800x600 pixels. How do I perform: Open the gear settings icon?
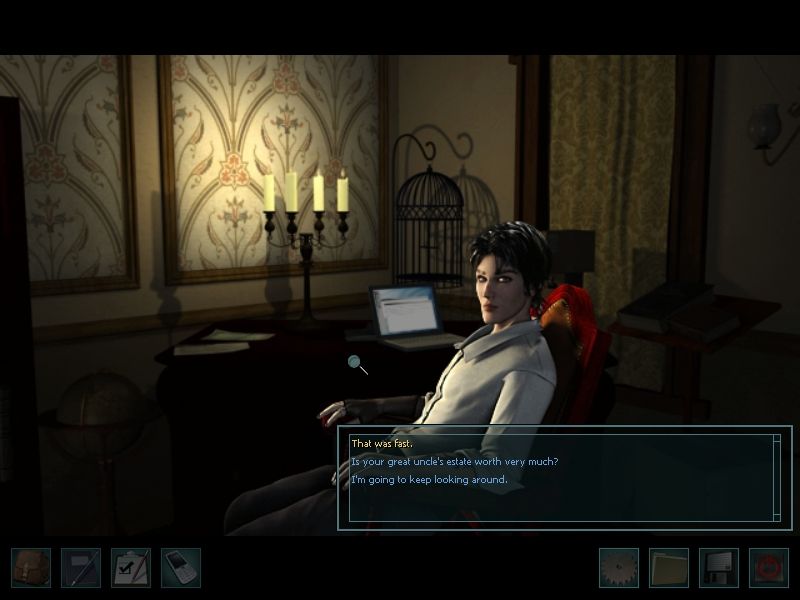[618, 567]
